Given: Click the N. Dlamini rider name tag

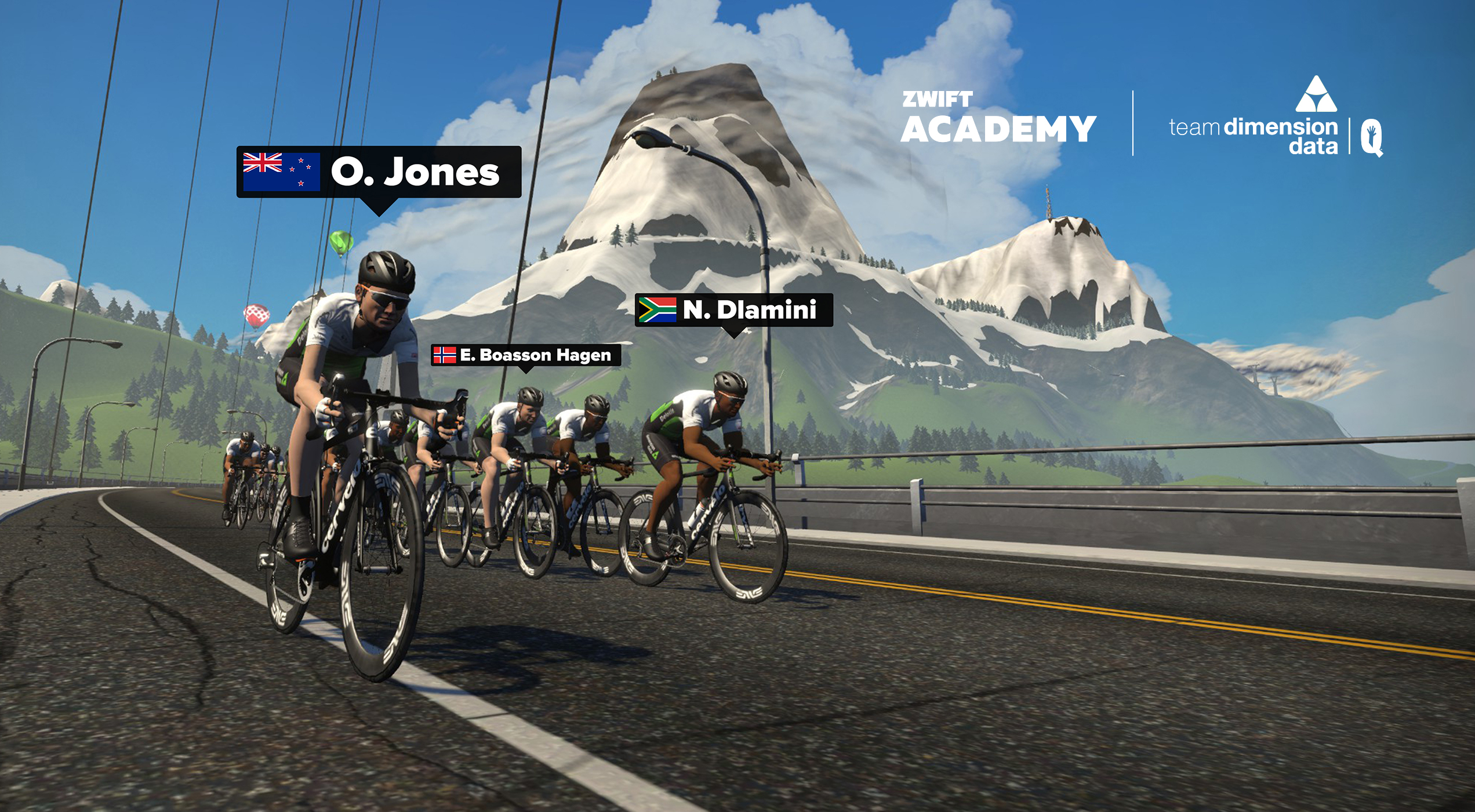Looking at the screenshot, I should point(733,310).
